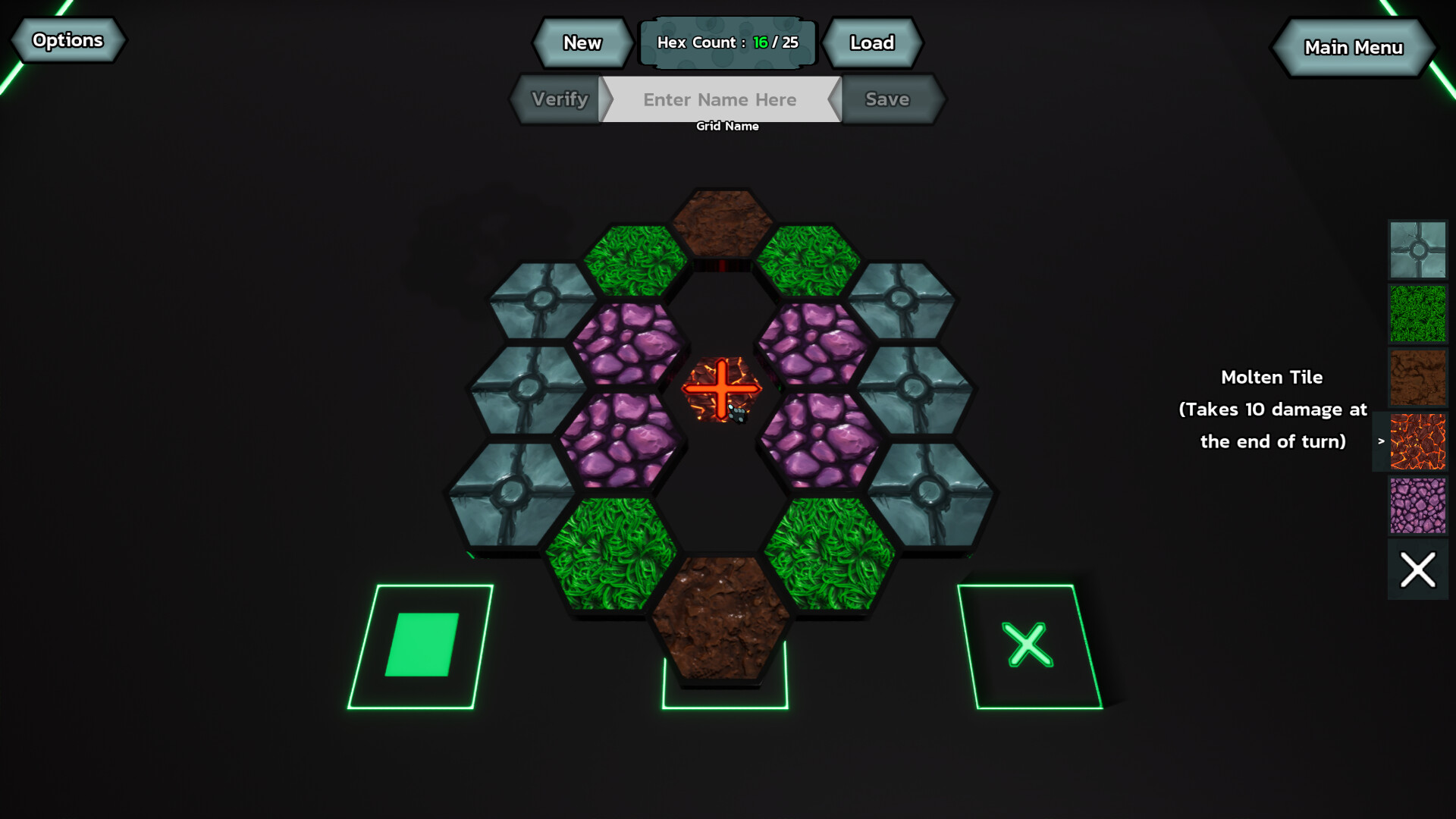Select the X eraser in the tile palette

1417,569
